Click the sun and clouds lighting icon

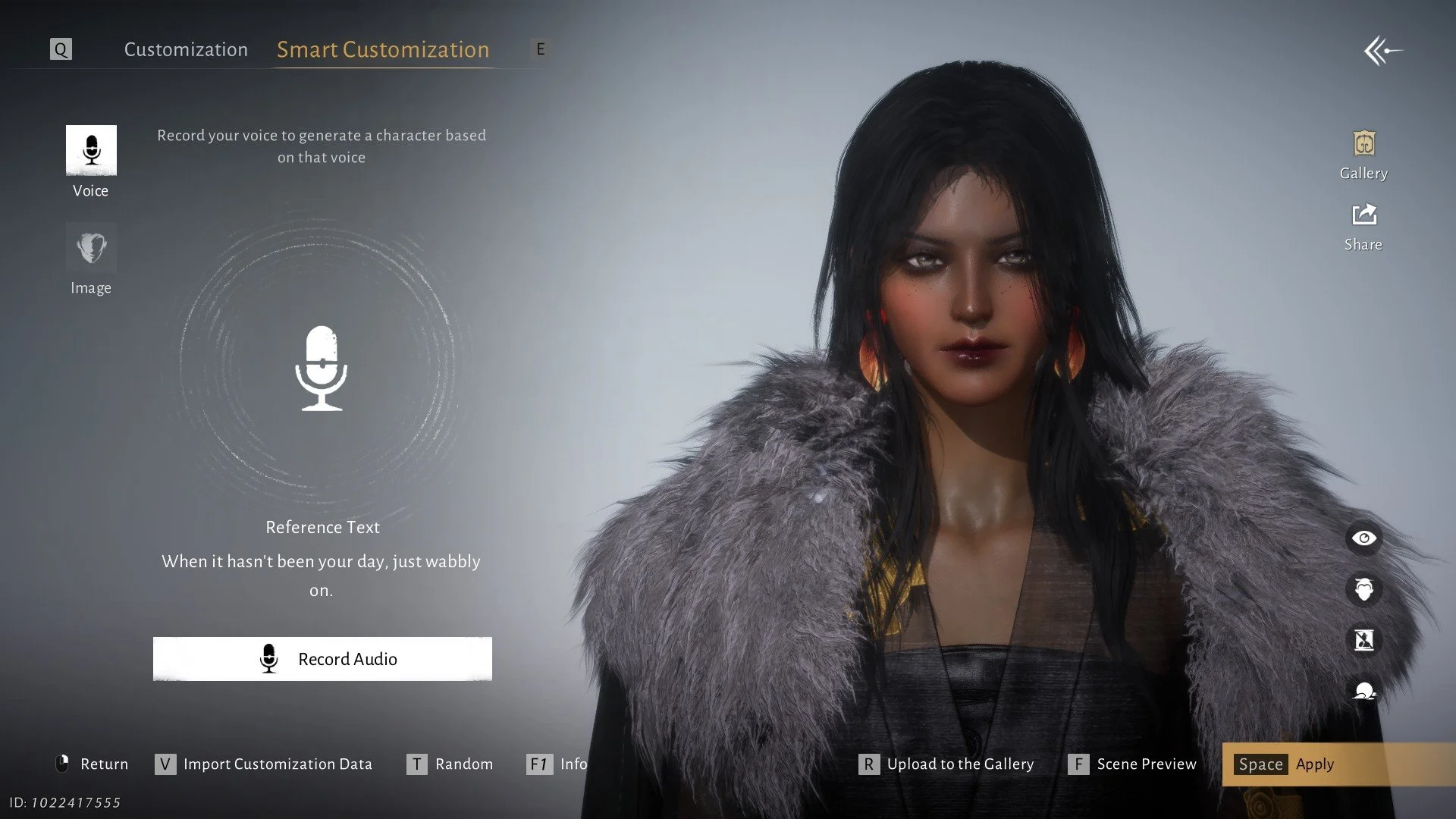[1363, 691]
